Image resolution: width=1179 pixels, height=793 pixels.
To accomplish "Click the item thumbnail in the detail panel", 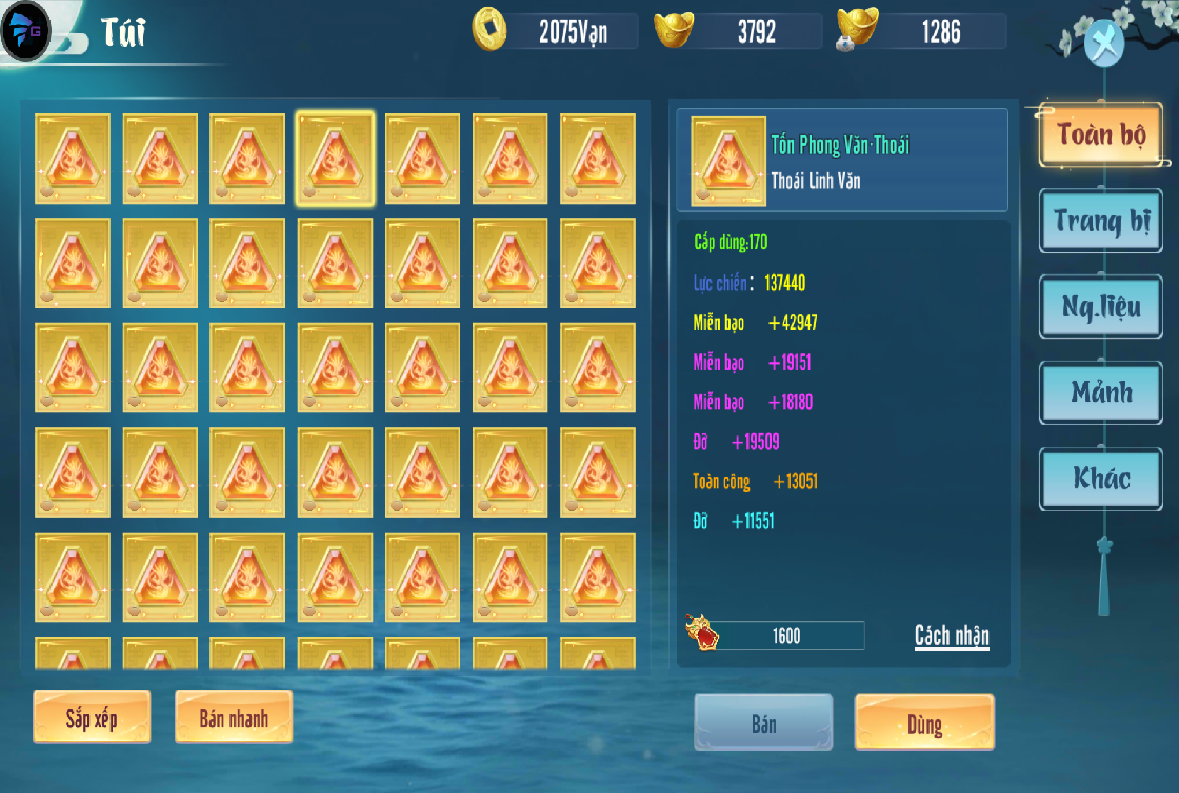I will click(x=728, y=161).
